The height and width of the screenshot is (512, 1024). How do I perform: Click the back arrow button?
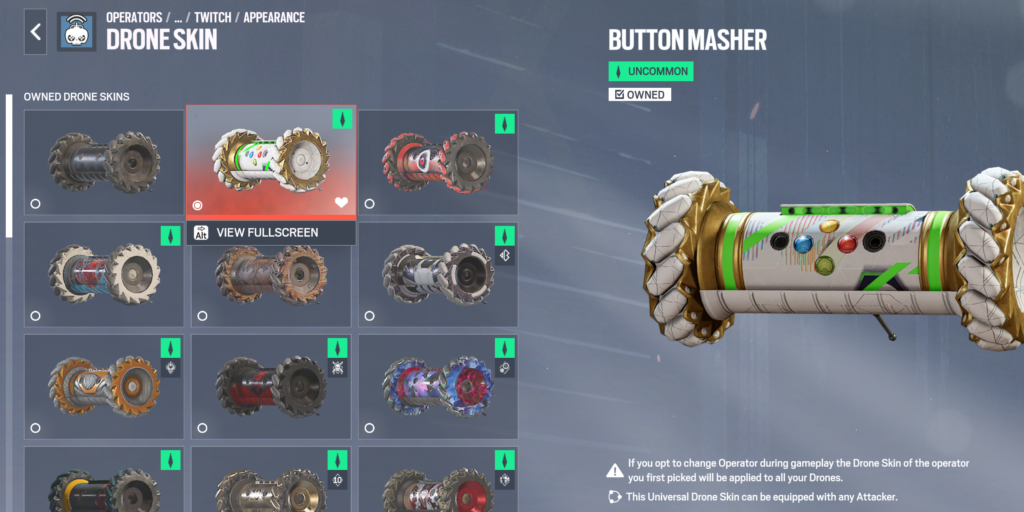36,32
